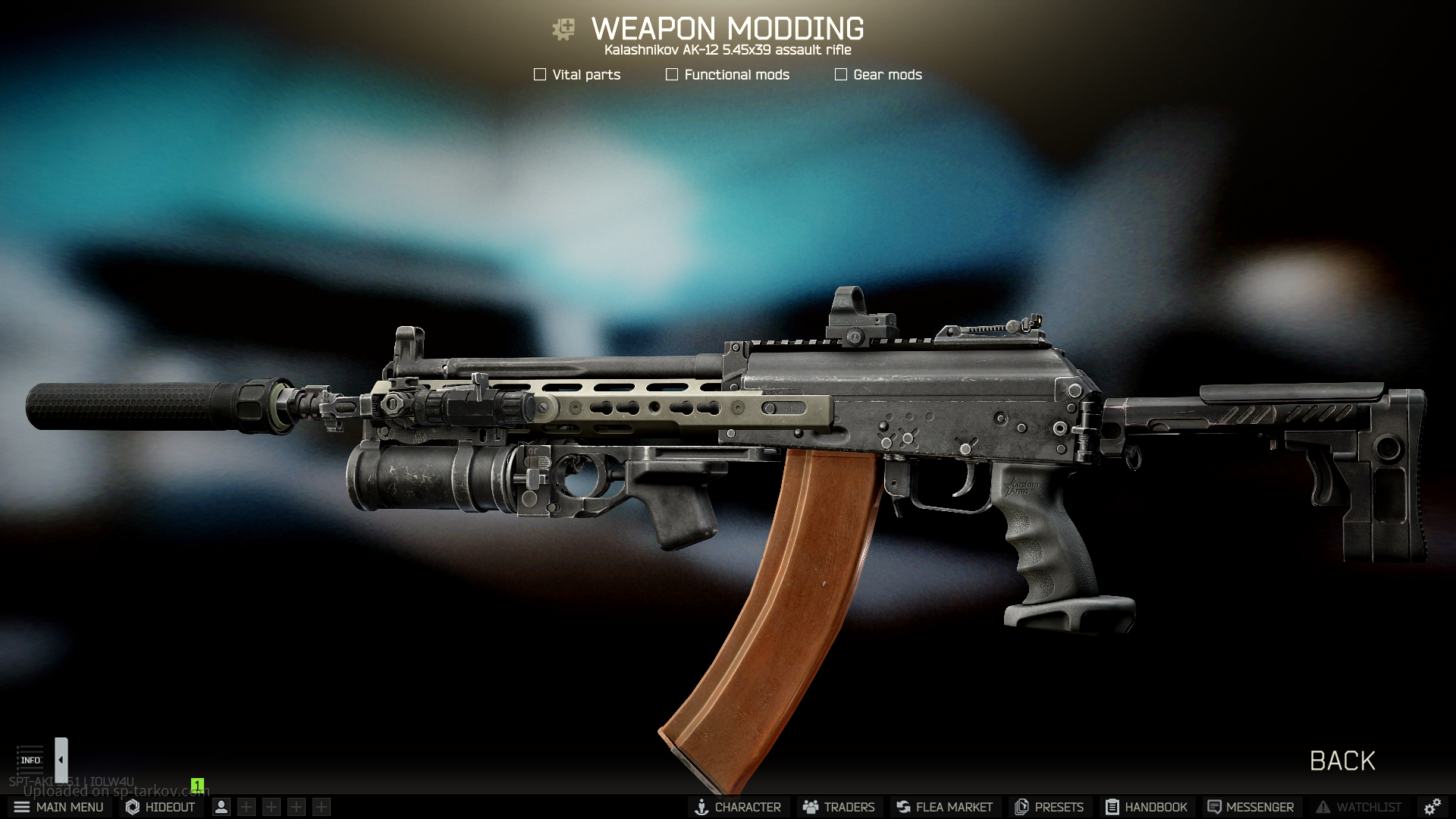Open the Character screen
The image size is (1456, 819).
coord(738,807)
